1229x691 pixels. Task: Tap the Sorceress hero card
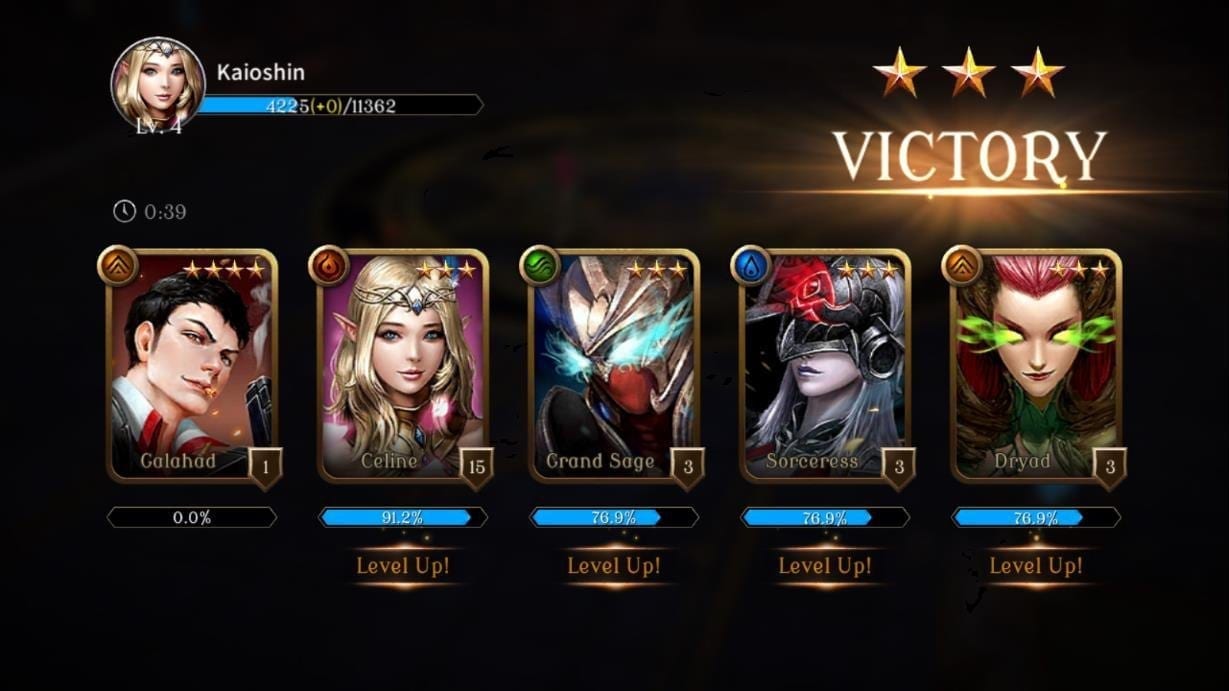[x=824, y=366]
